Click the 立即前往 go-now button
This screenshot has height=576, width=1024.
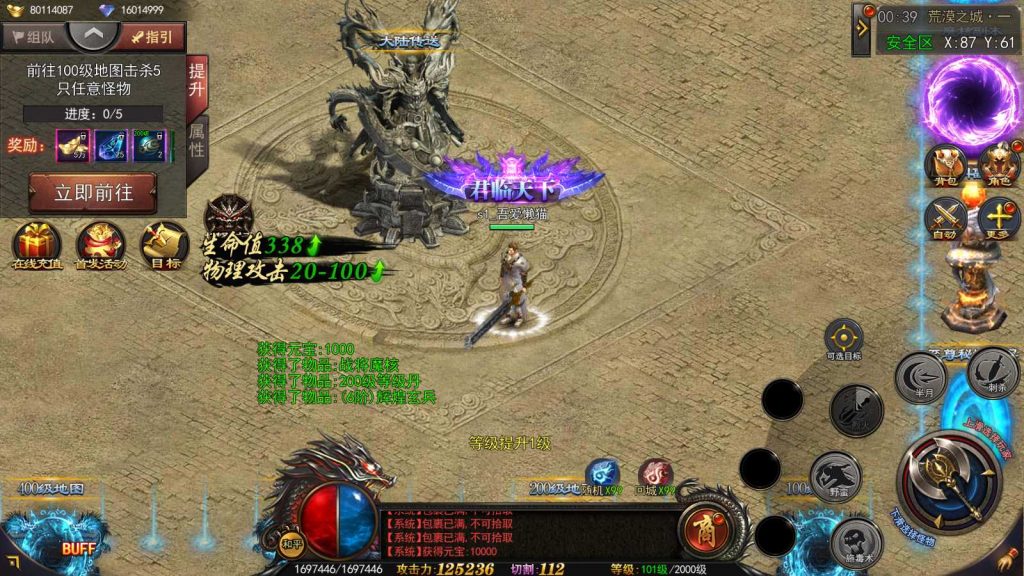pyautogui.click(x=93, y=192)
